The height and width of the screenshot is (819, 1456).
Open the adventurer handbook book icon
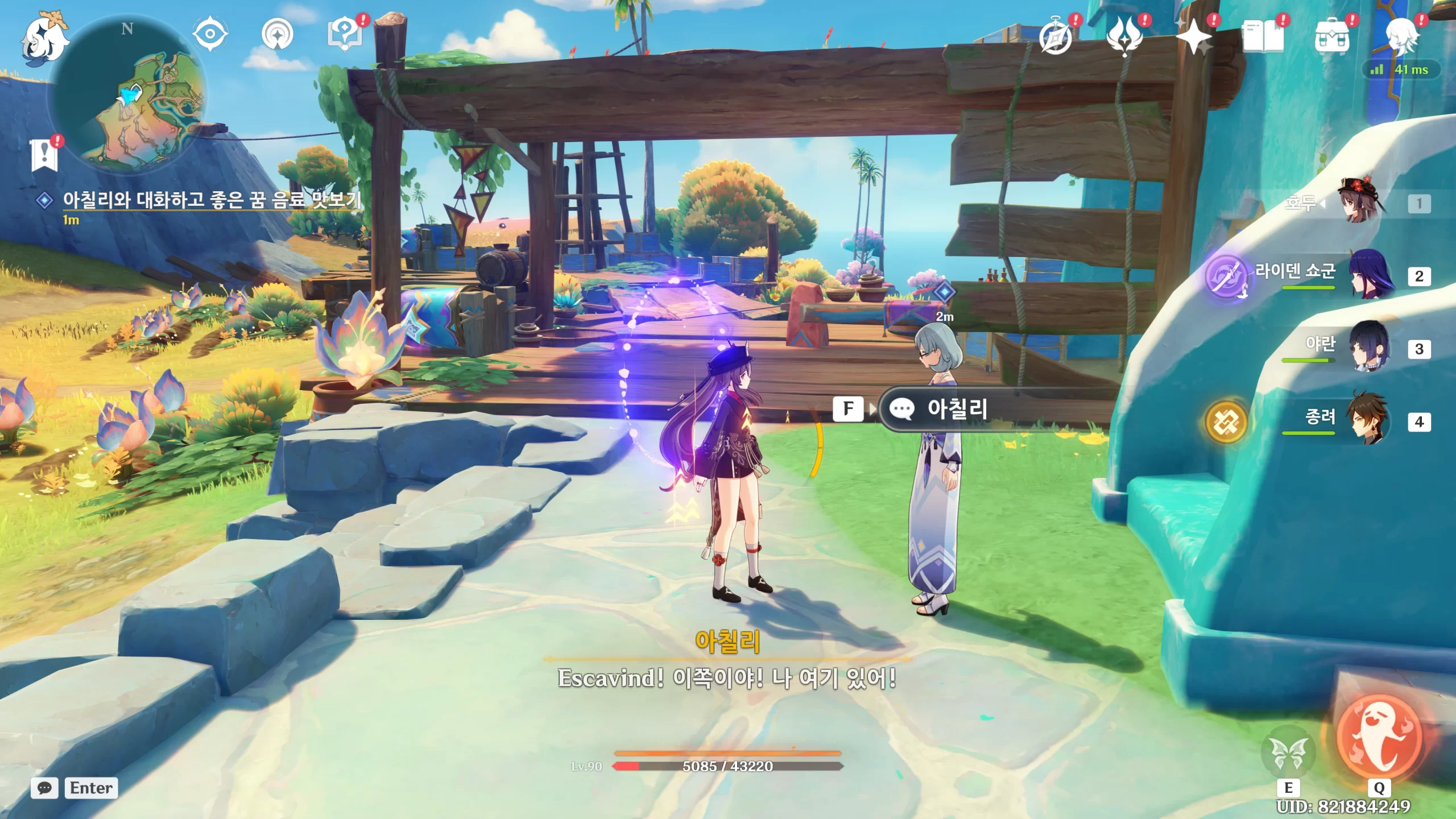[x=1263, y=38]
